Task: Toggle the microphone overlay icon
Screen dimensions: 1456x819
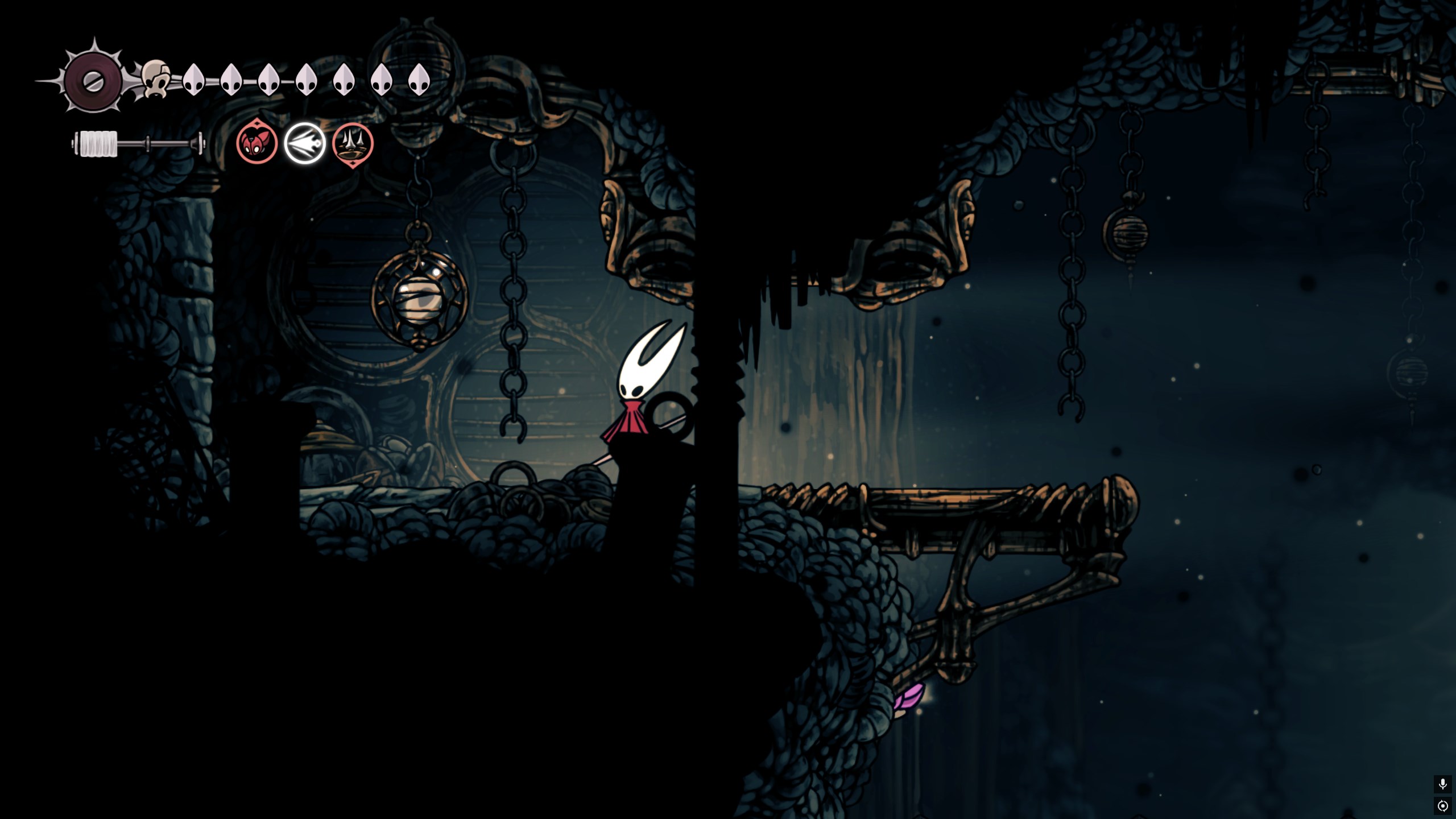Action: (1442, 784)
